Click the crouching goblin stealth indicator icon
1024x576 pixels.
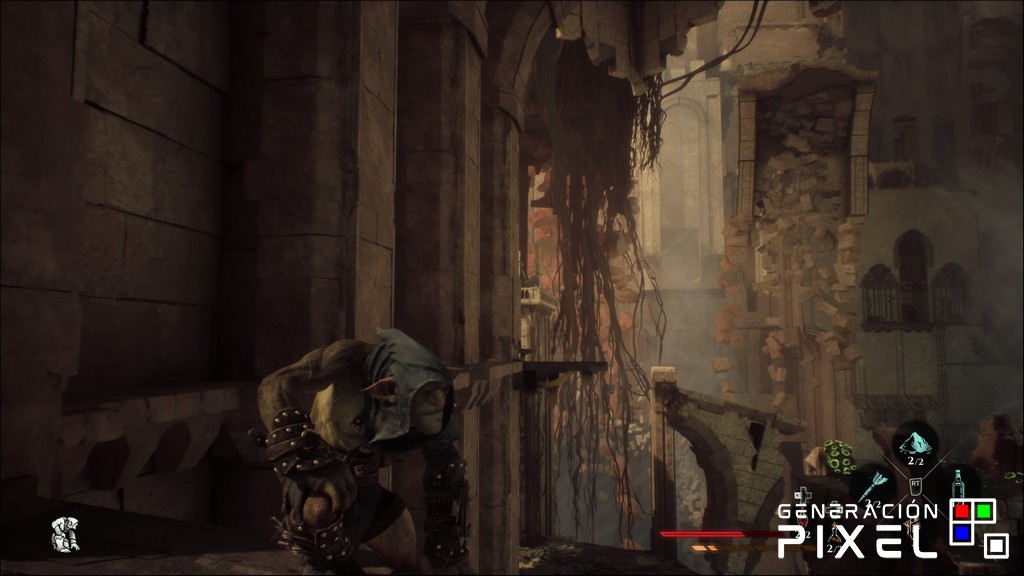pos(66,535)
